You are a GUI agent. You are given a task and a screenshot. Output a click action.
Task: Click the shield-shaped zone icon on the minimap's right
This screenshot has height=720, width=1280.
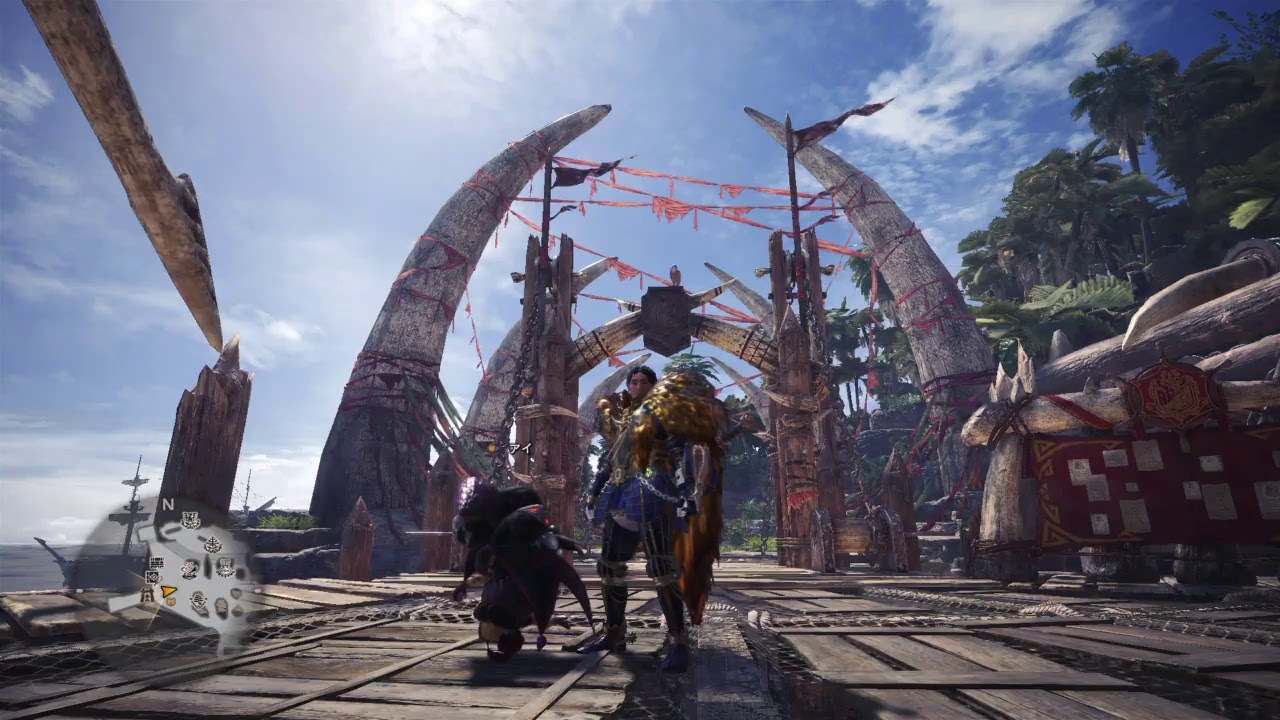(237, 594)
